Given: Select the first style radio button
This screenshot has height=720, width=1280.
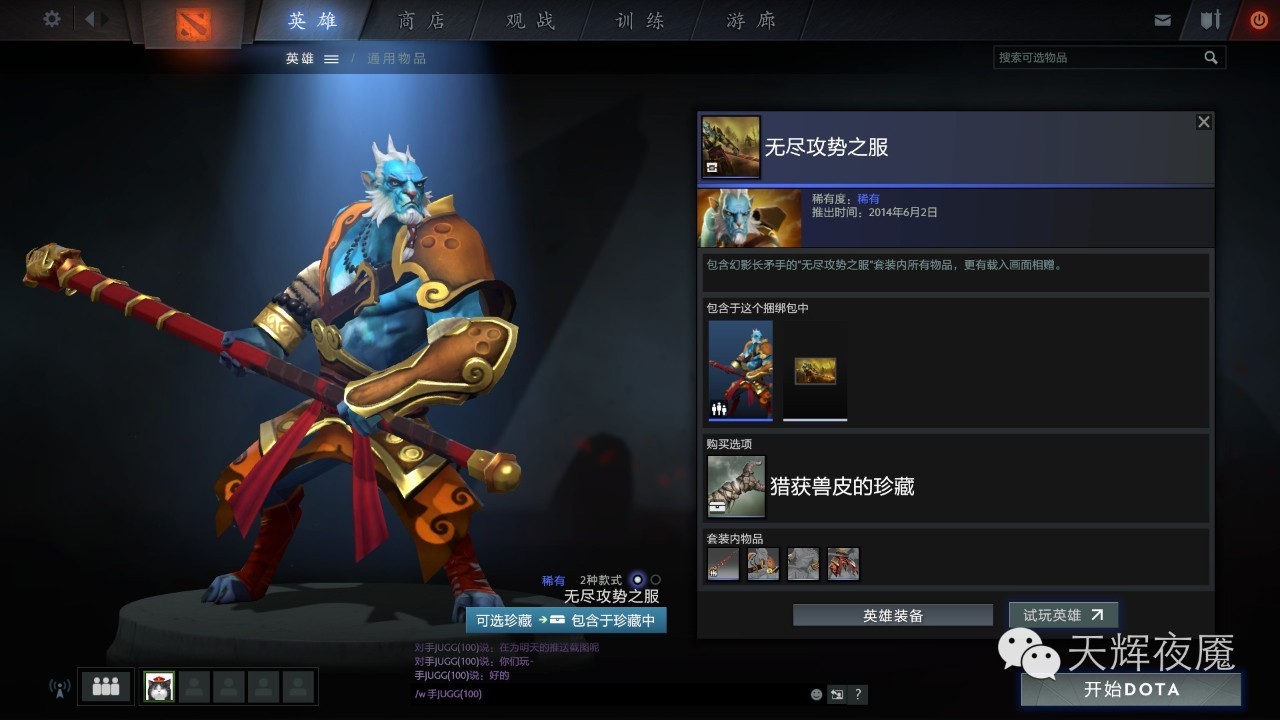Looking at the screenshot, I should (x=638, y=580).
